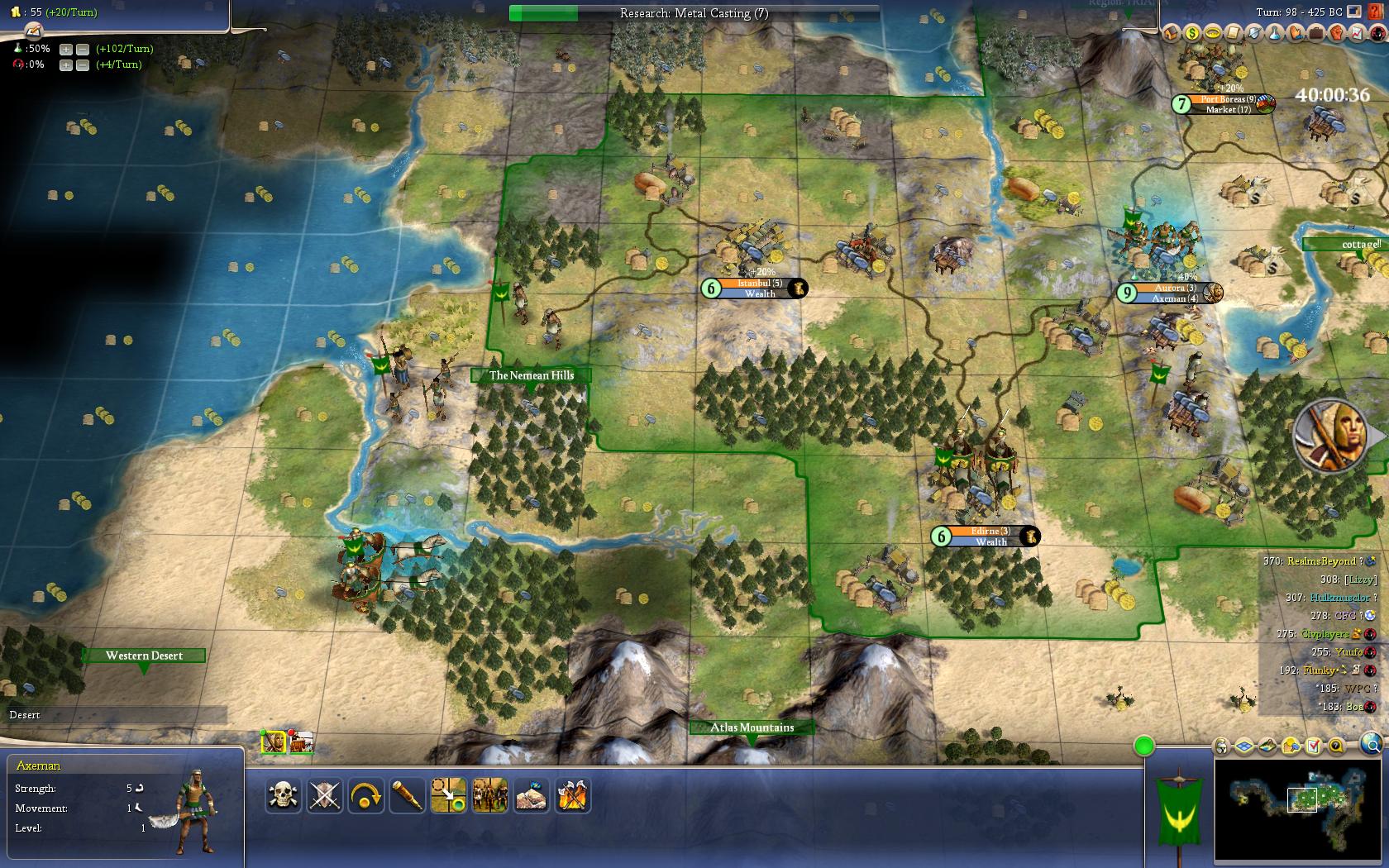Activate the Pillage burning axes command
Image resolution: width=1389 pixels, height=868 pixels.
[573, 796]
